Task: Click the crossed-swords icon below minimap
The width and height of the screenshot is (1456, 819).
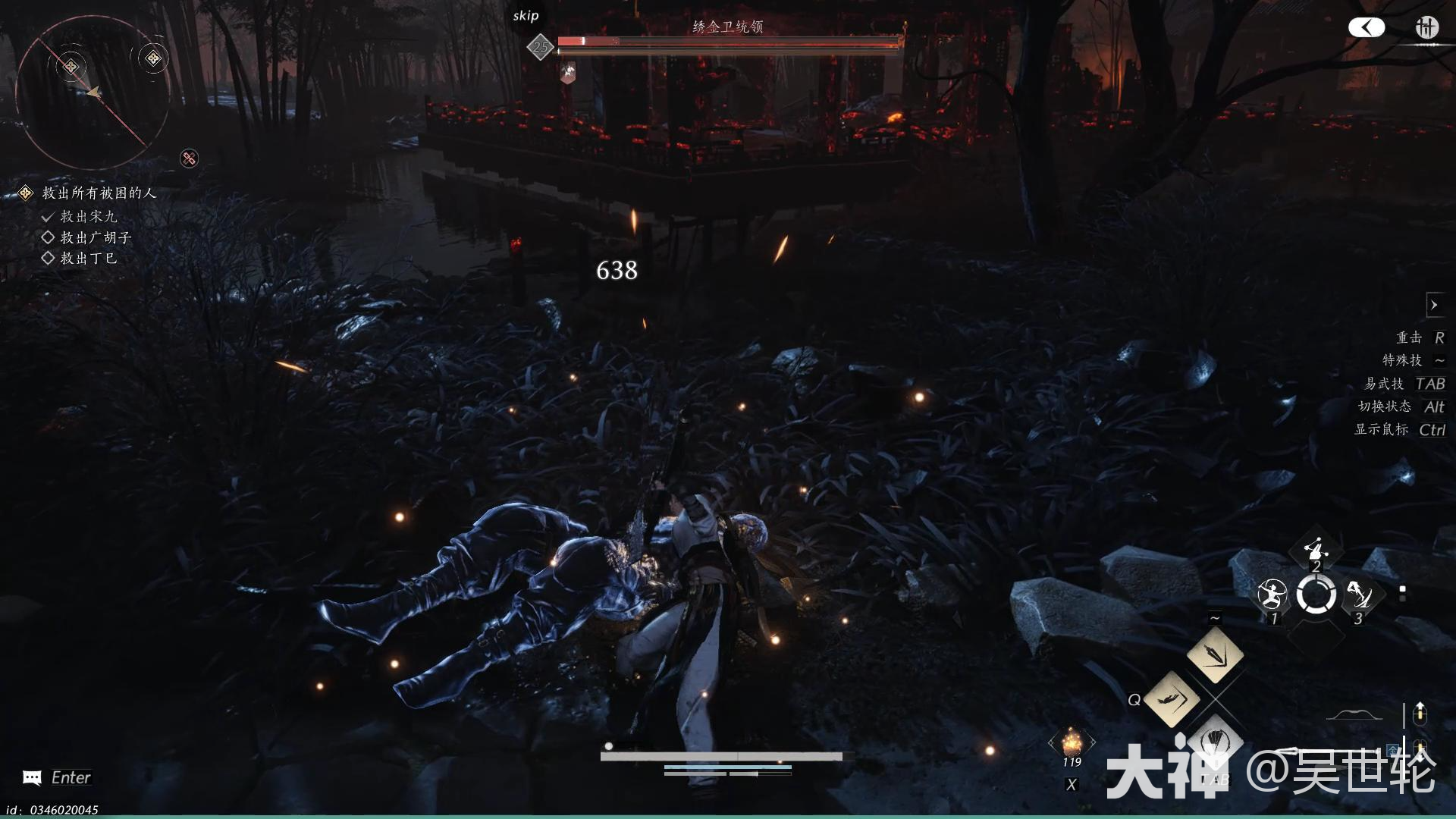Action: pos(189,158)
